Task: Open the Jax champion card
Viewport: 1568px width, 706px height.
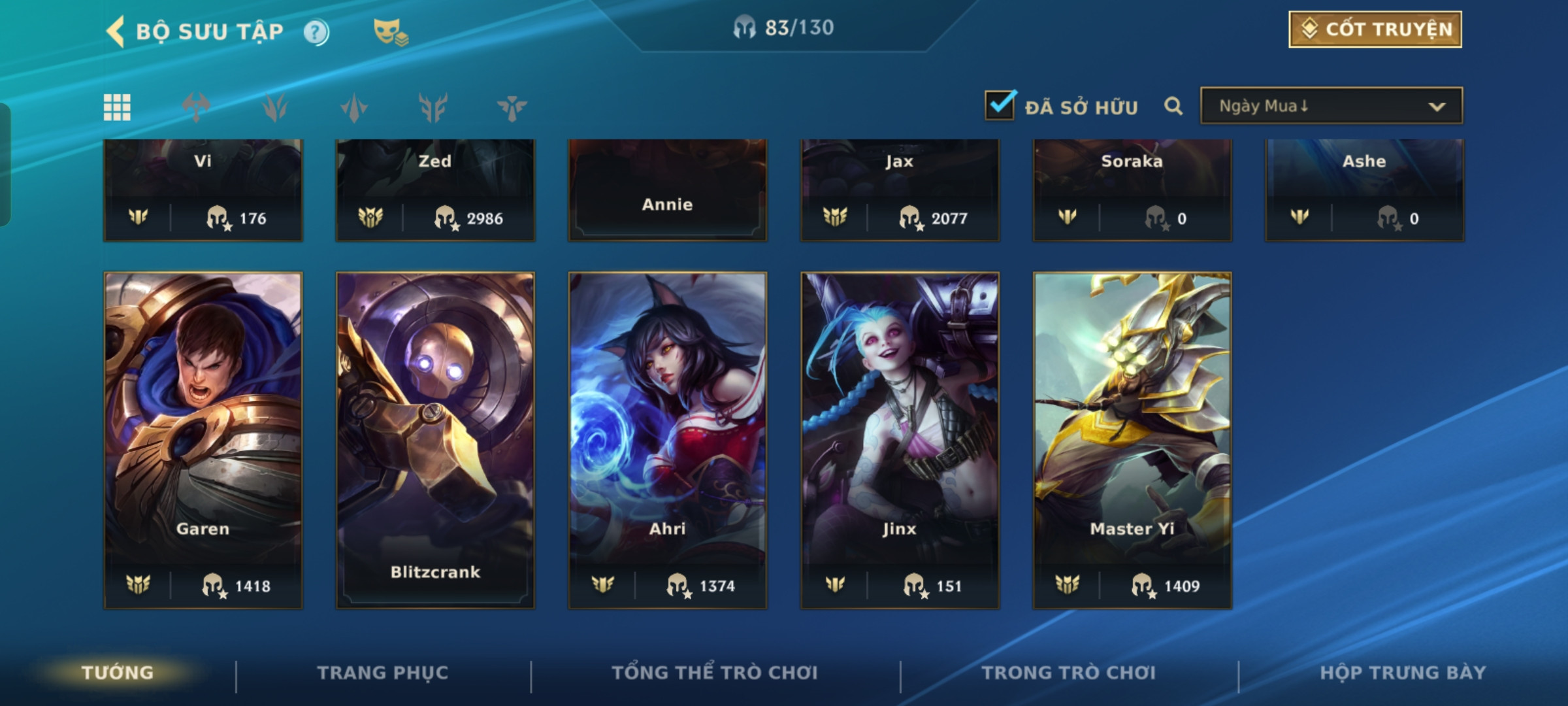Action: pyautogui.click(x=900, y=190)
